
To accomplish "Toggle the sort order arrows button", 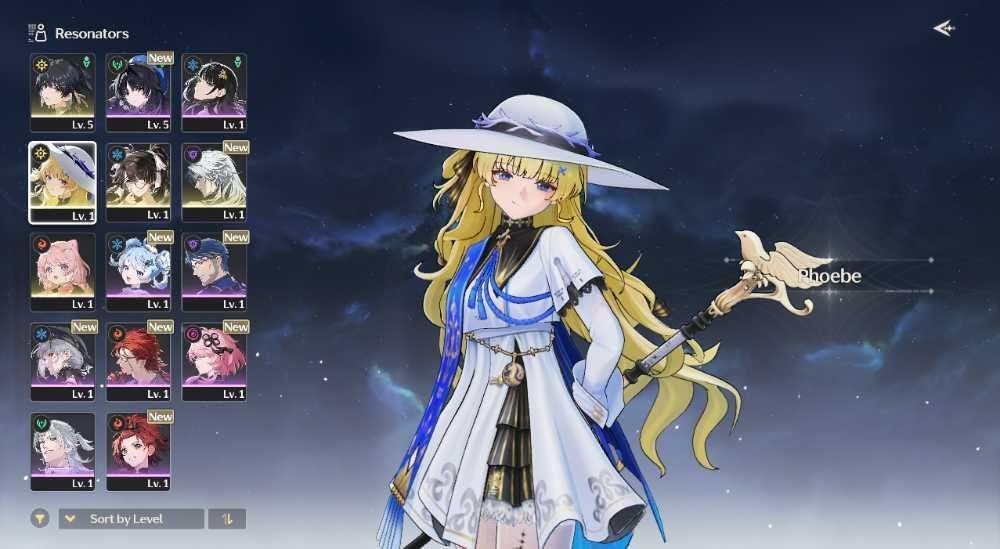I will [227, 519].
